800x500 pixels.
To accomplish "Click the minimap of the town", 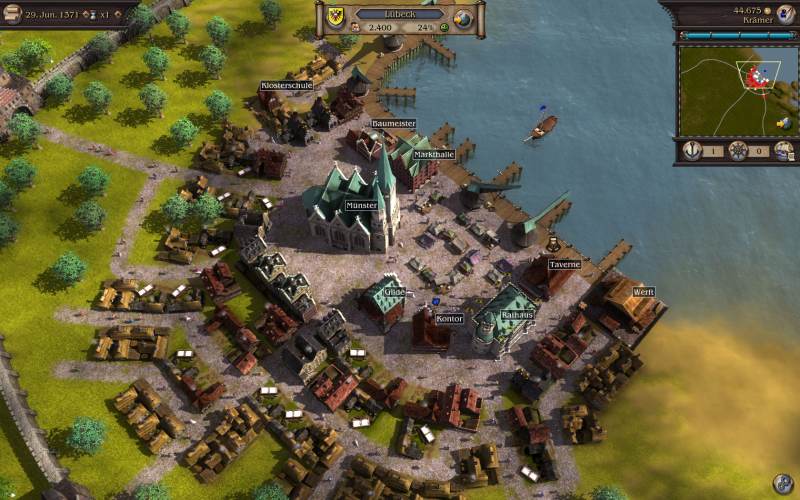I will click(735, 90).
